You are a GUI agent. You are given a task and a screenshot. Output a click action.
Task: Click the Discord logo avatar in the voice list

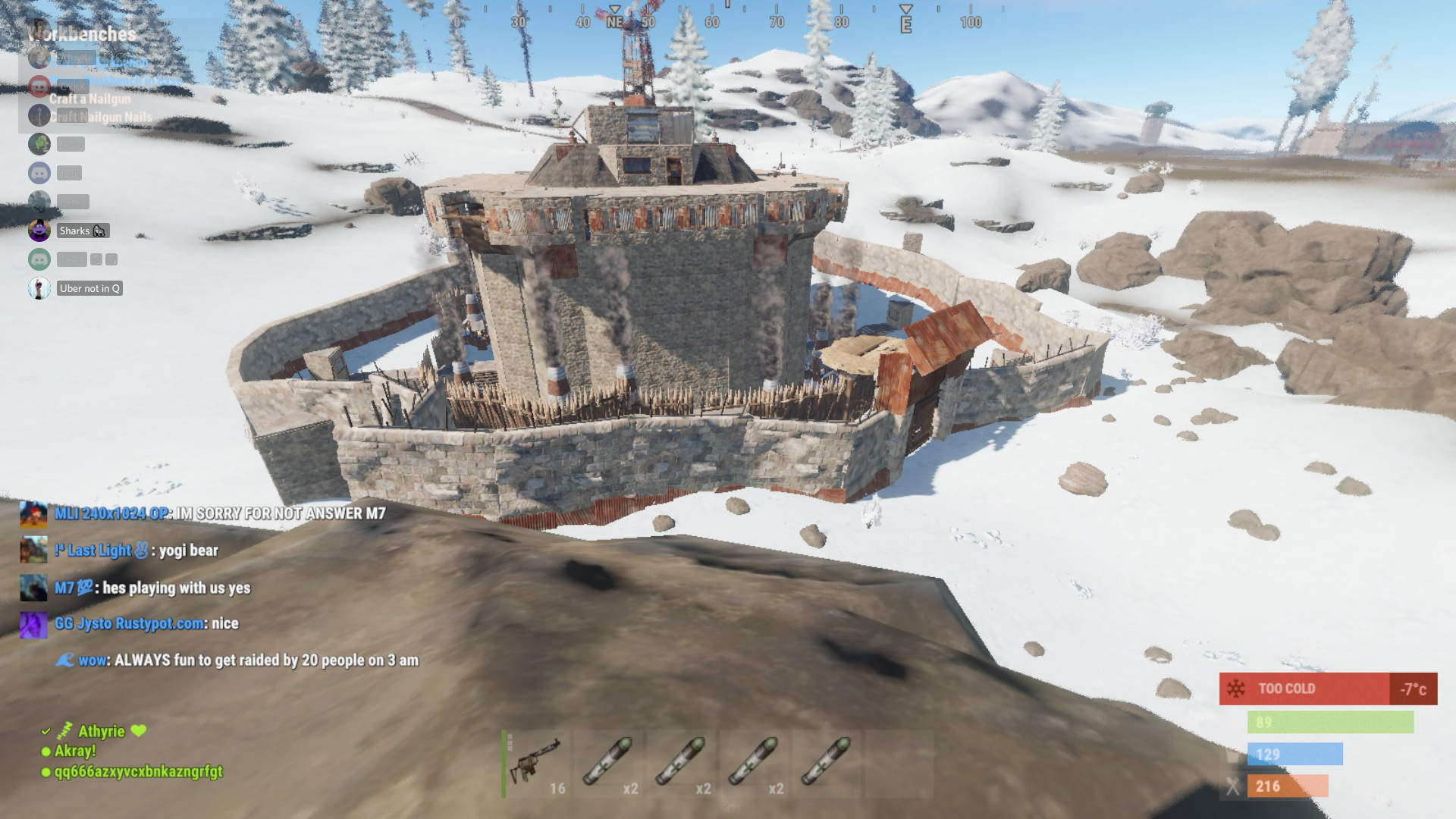tap(38, 172)
